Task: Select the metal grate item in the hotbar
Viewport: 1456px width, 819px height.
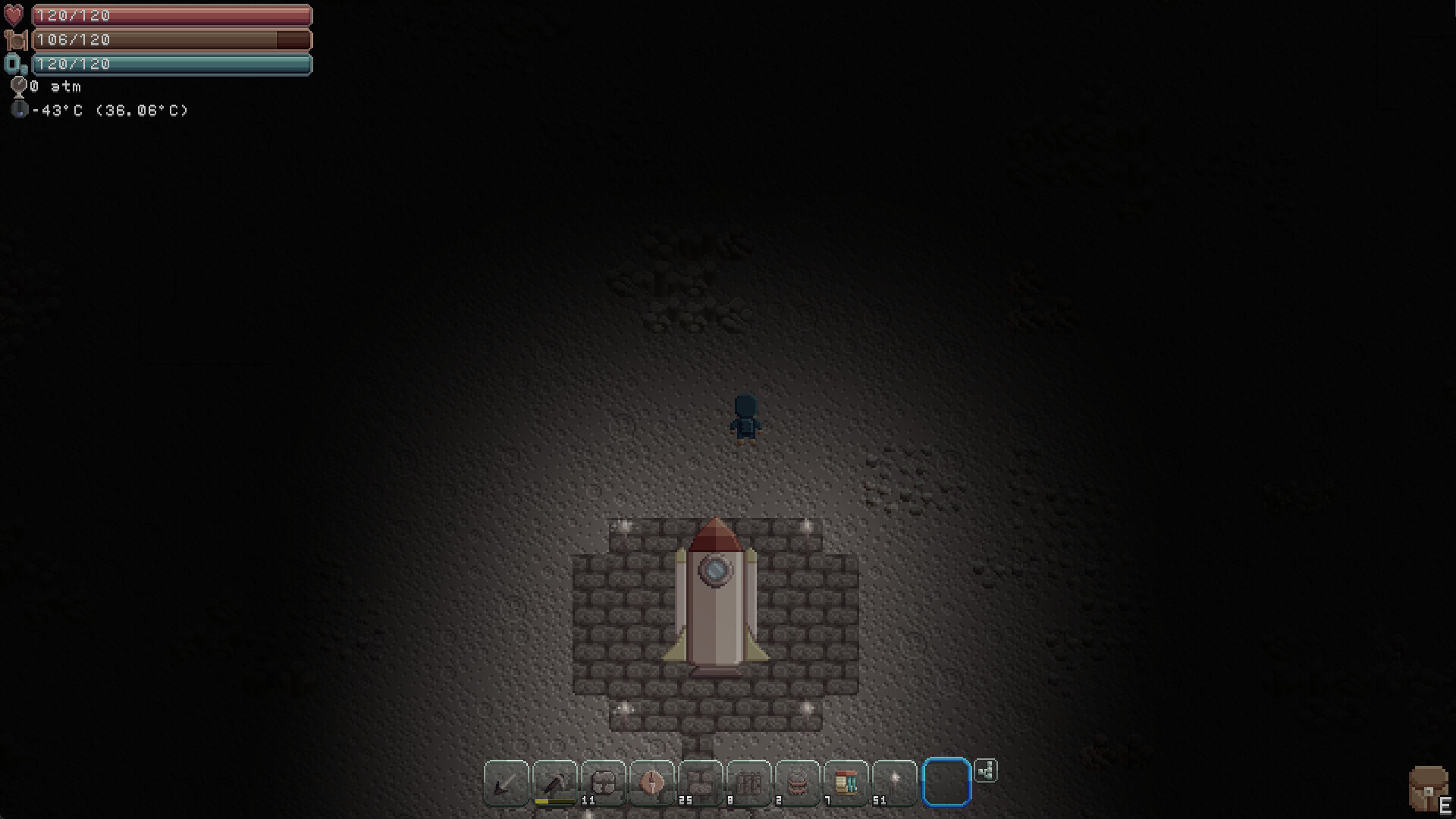Action: (751, 783)
